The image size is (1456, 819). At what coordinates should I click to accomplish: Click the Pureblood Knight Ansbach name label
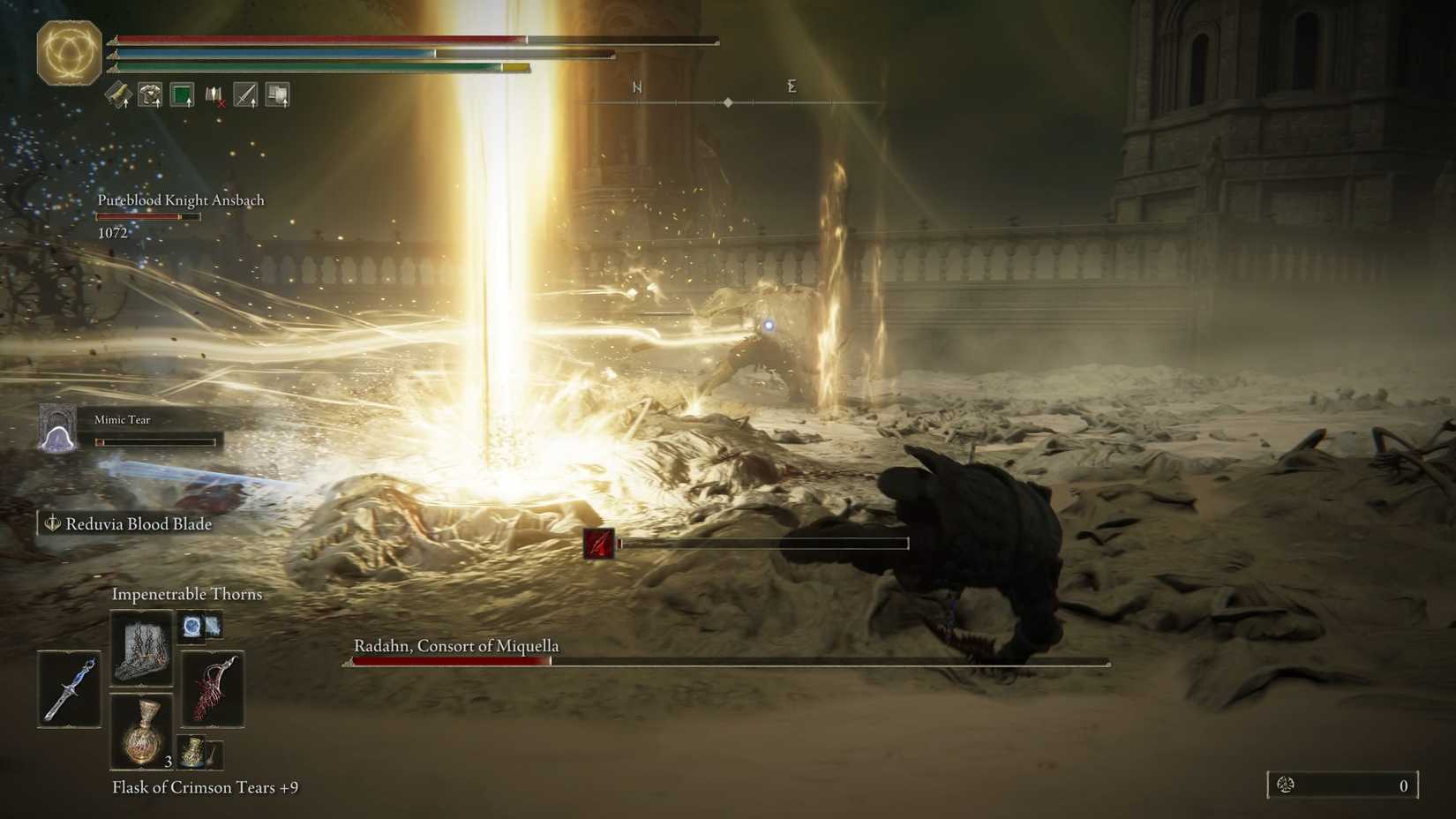[x=181, y=199]
